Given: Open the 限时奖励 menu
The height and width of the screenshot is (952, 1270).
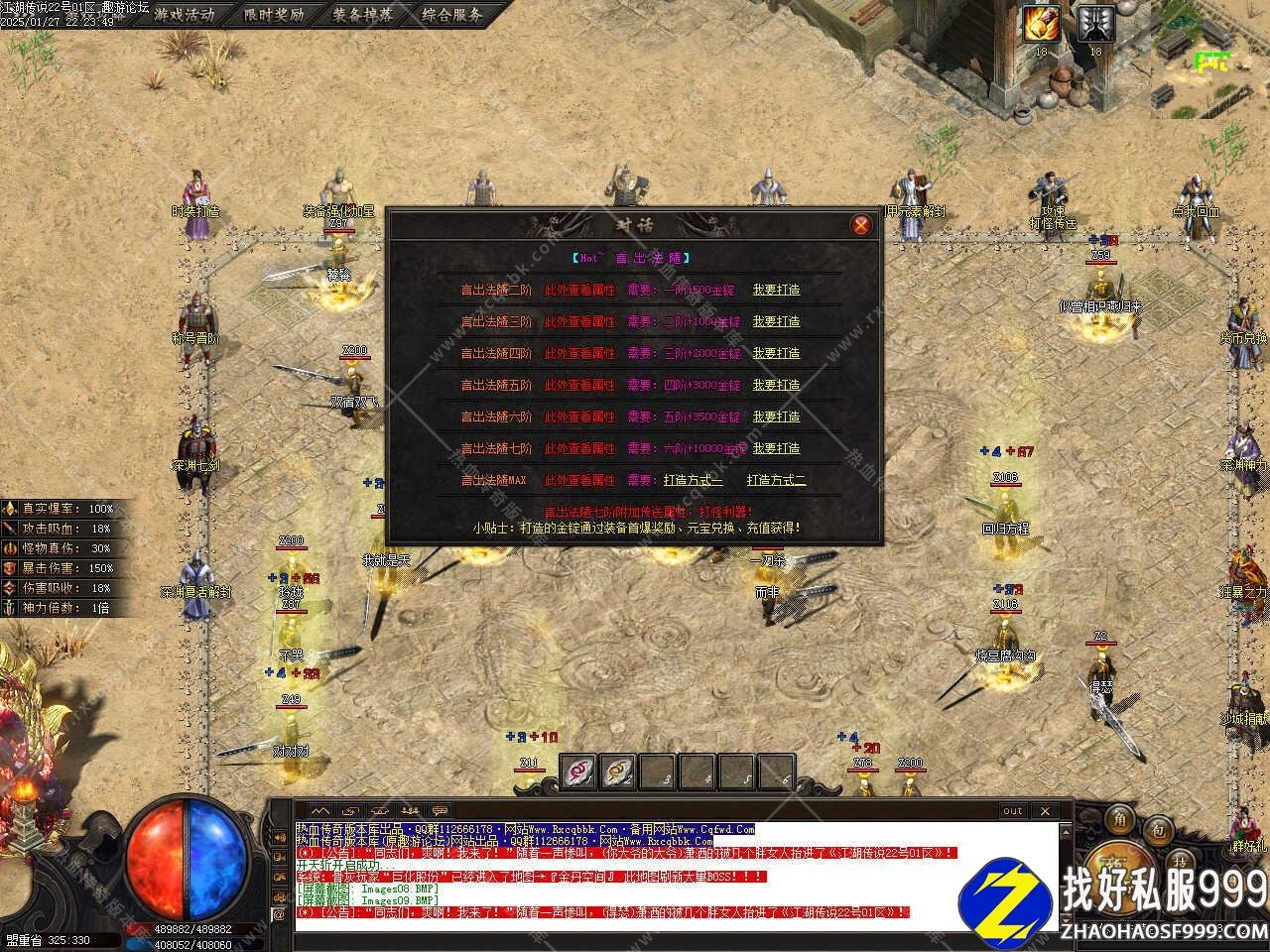Looking at the screenshot, I should click(274, 15).
